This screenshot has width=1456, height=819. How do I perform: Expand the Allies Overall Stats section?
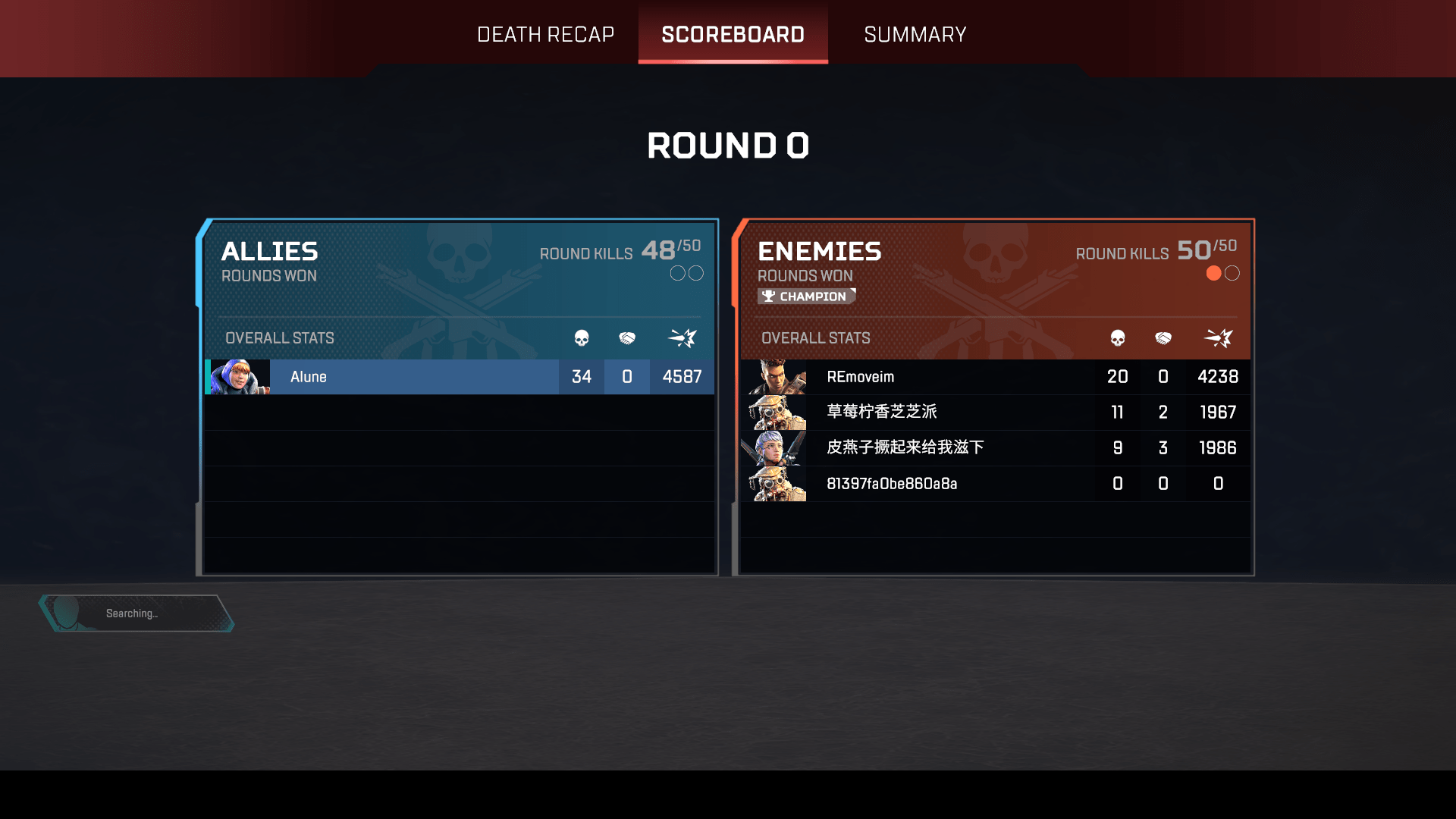(279, 338)
